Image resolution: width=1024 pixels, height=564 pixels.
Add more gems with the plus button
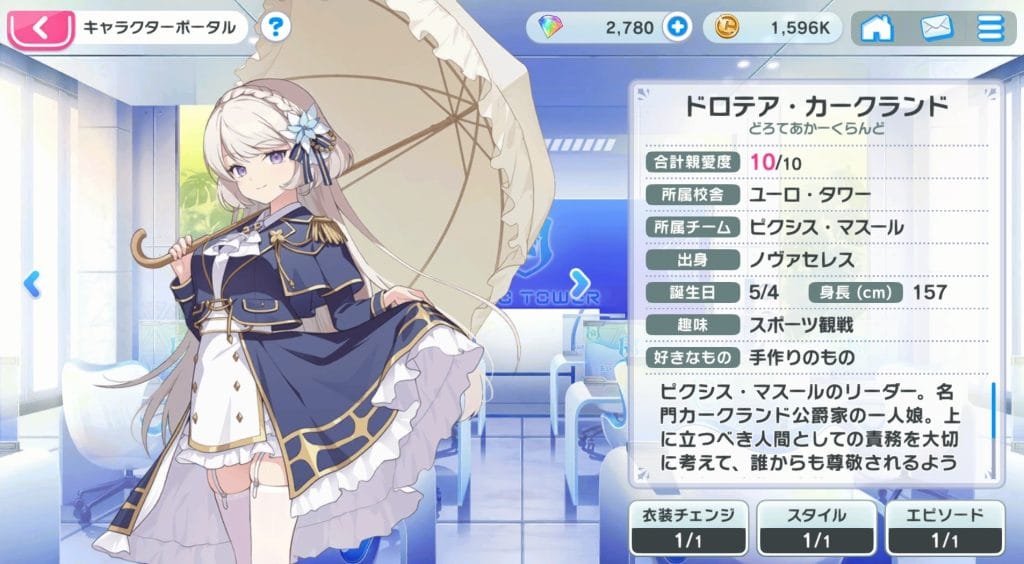pyautogui.click(x=677, y=28)
